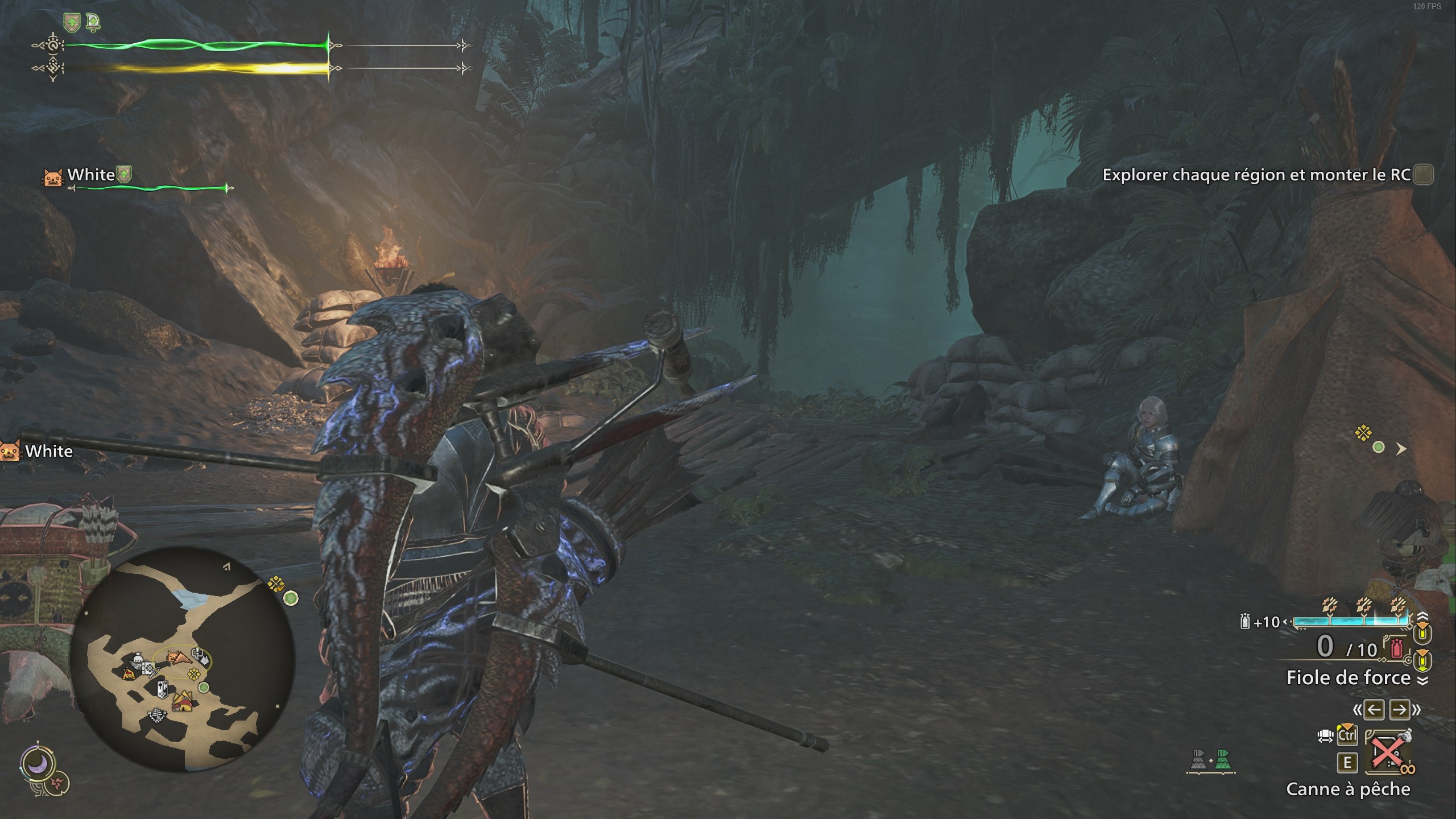Click the attack up buff icon above the health bar

pyautogui.click(x=72, y=23)
